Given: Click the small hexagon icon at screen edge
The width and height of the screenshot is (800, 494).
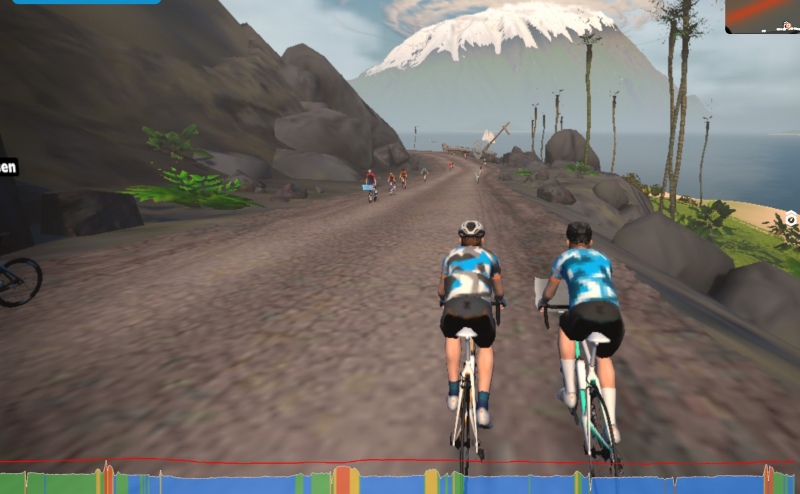Looking at the screenshot, I should [x=791, y=218].
